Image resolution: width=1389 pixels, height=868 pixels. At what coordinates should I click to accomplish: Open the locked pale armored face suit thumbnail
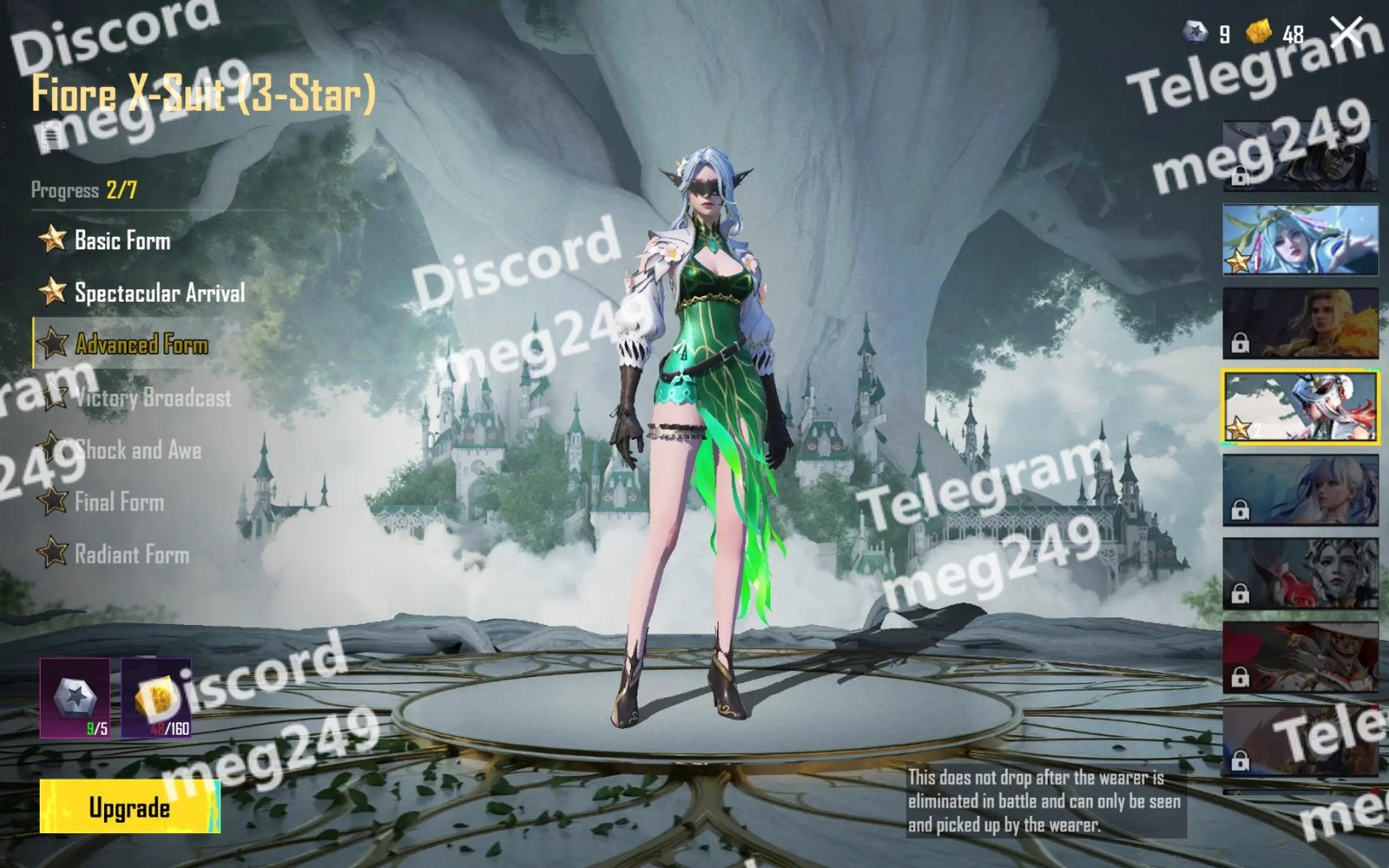point(1300,573)
